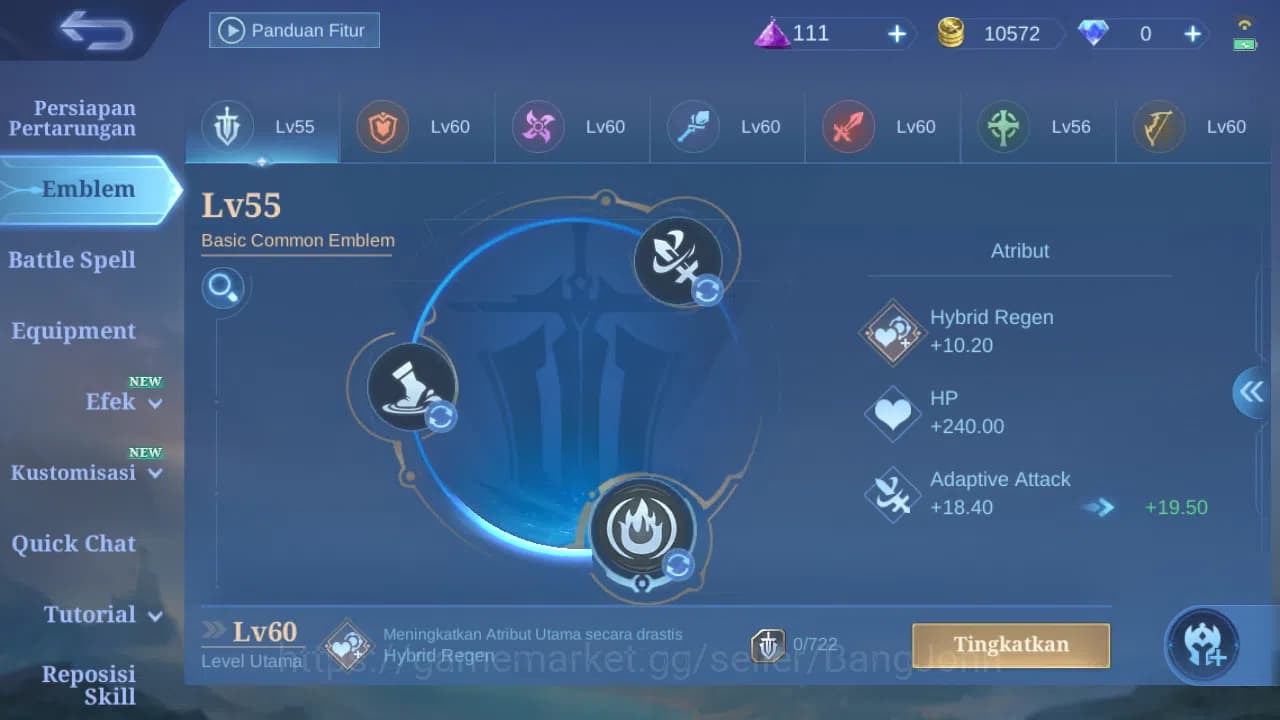Open the Battle Spell sidebar menu
The width and height of the screenshot is (1280, 720).
(71, 260)
